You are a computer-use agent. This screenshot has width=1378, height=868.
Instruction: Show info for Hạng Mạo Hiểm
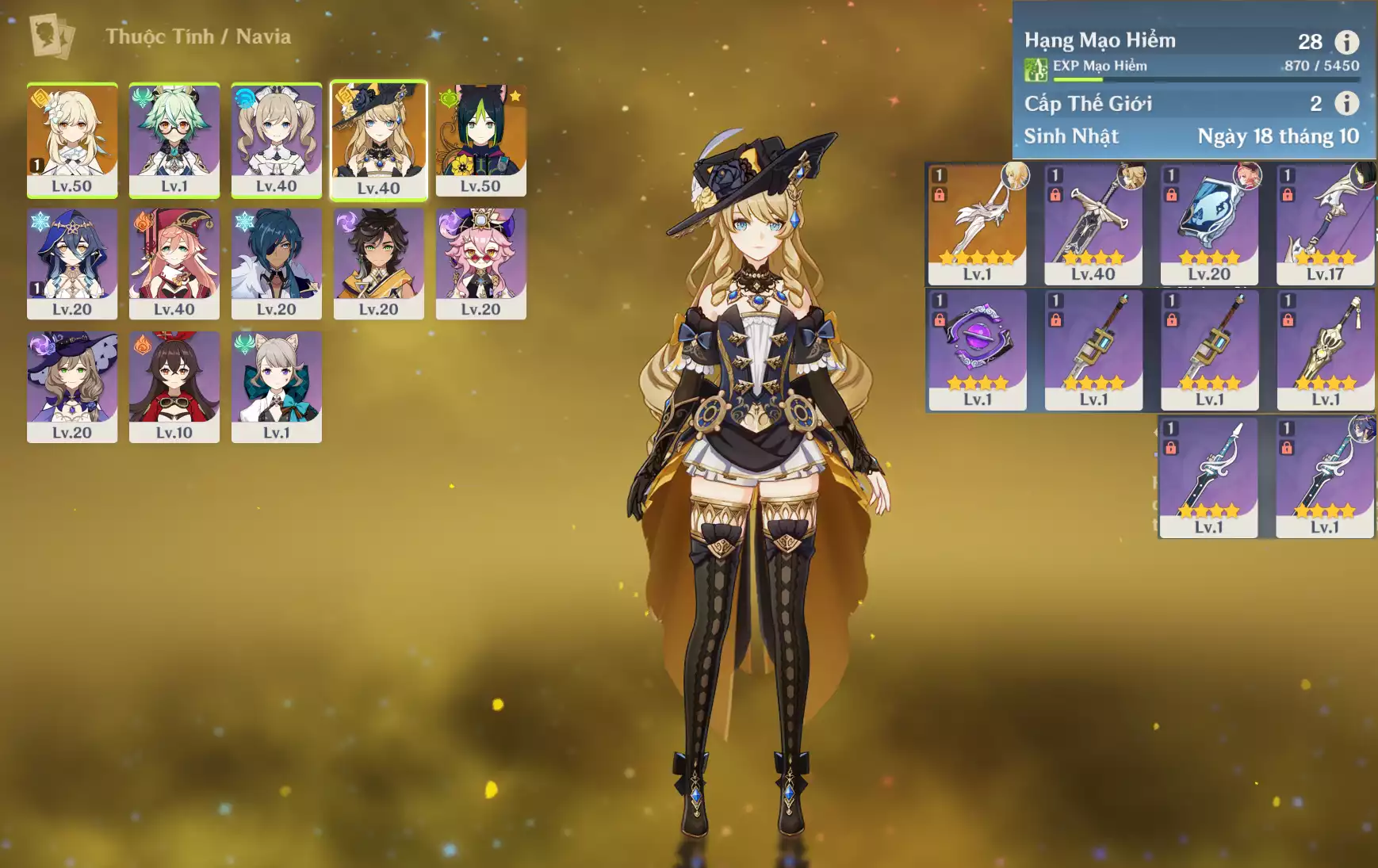(1346, 41)
